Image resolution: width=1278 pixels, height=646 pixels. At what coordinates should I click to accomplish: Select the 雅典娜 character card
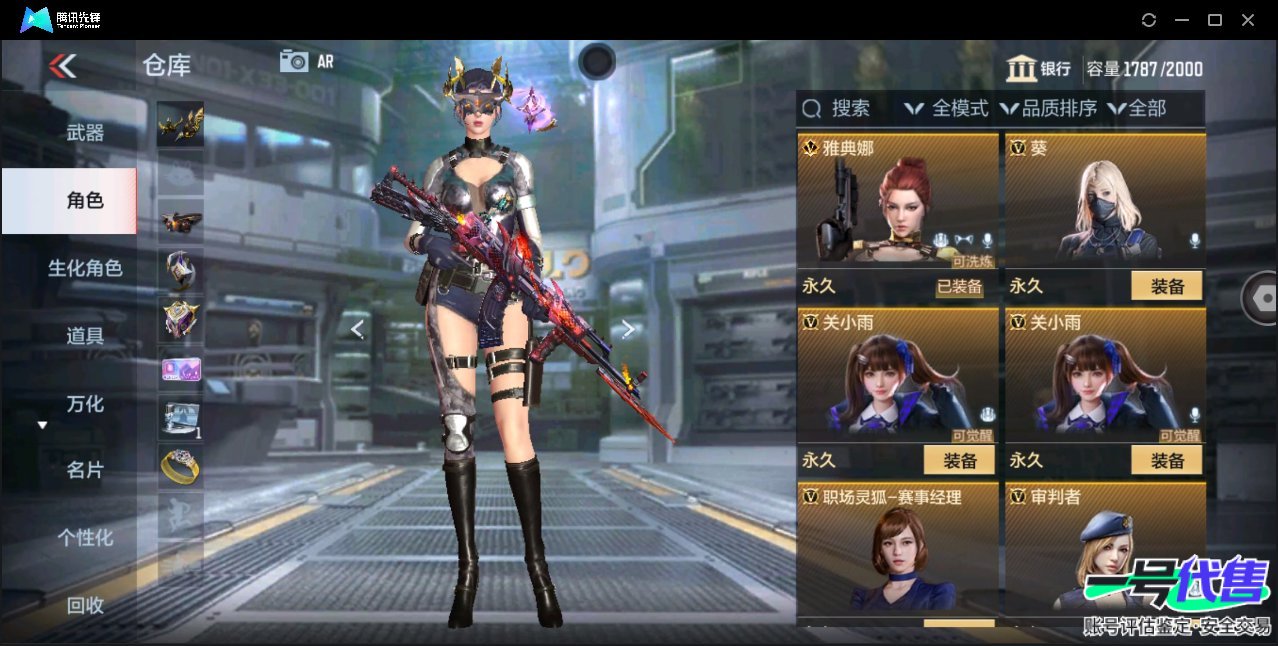click(897, 200)
